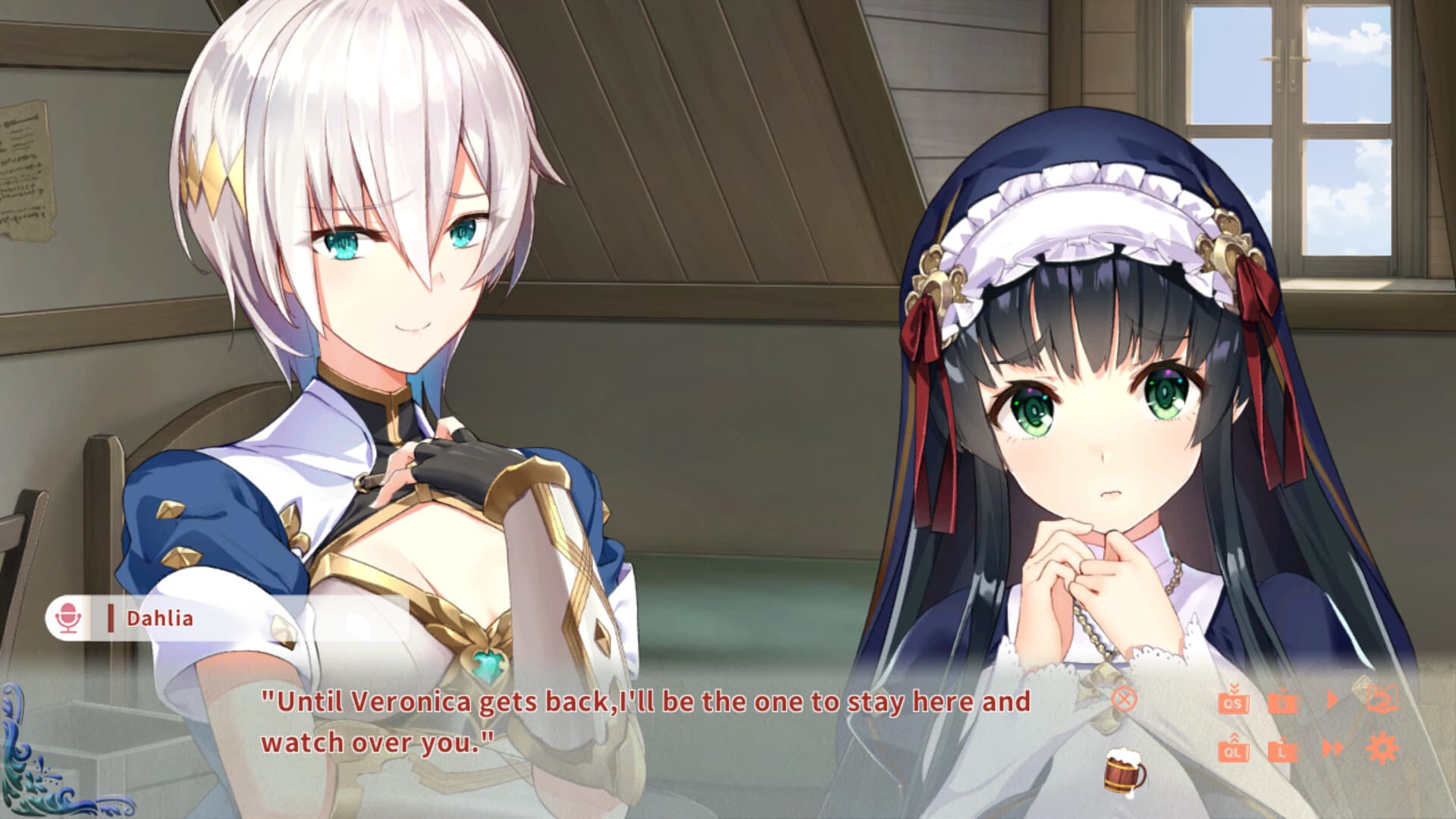
Task: Open the dialogue backlog history
Action: [x=1382, y=698]
